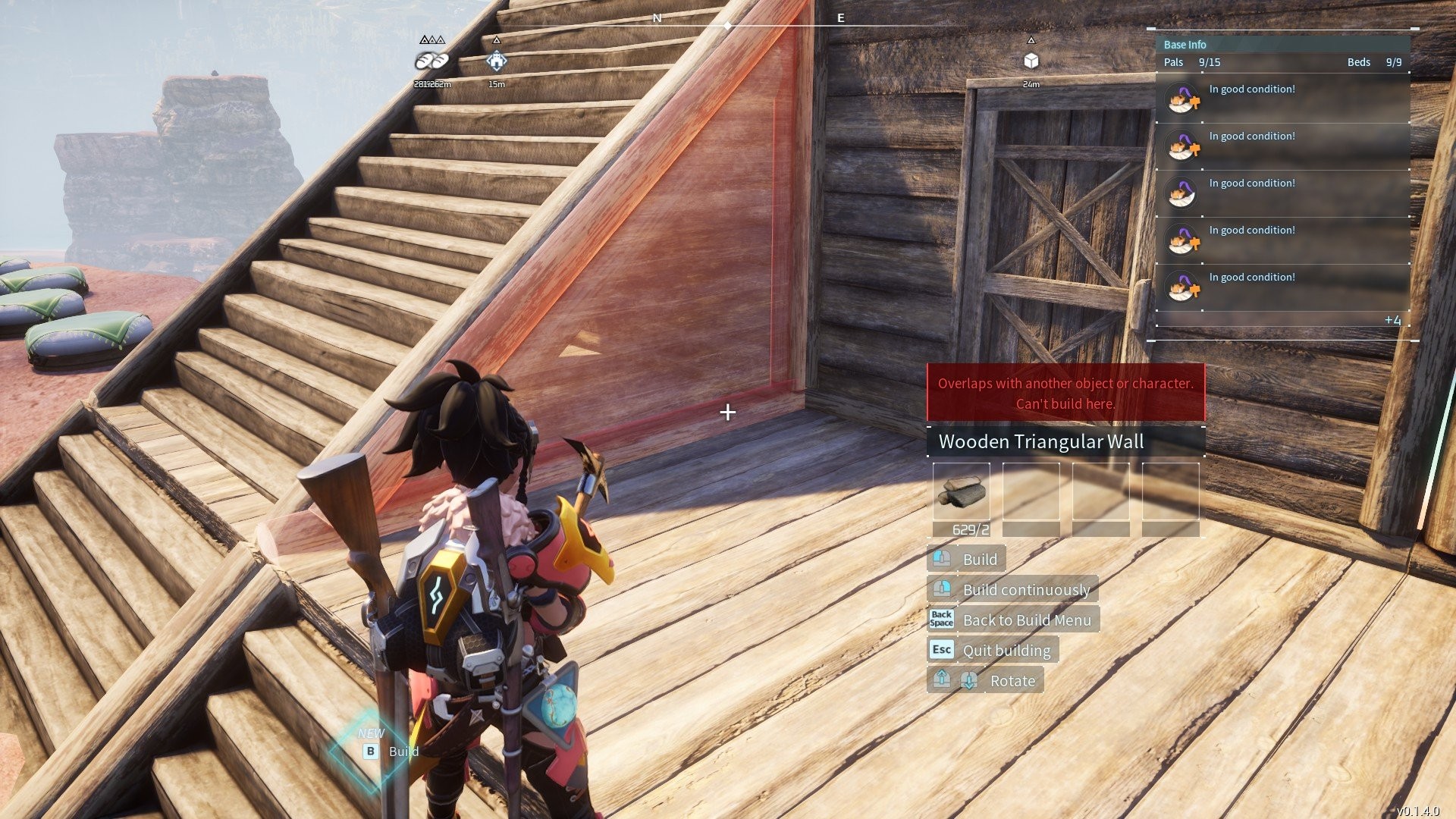Expand the +4 remaining pals indicator
This screenshot has width=1456, height=819.
pos(1392,320)
